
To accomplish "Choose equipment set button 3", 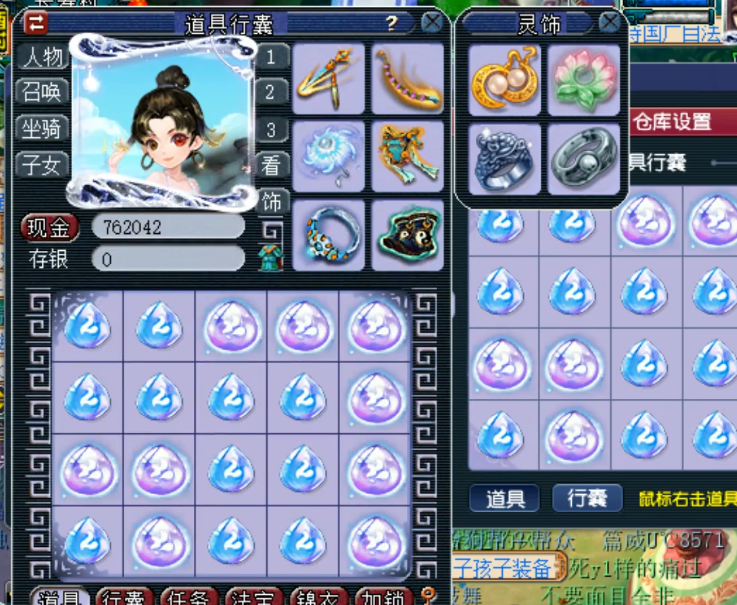I will click(270, 130).
